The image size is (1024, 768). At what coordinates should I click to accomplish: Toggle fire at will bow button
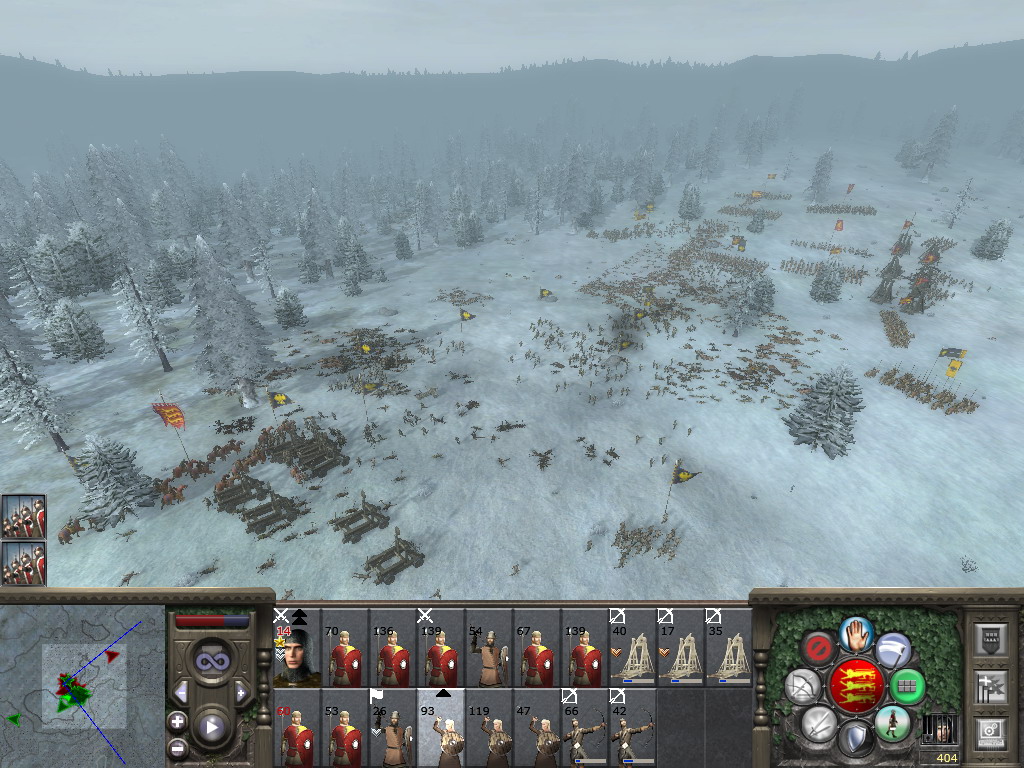click(x=803, y=687)
